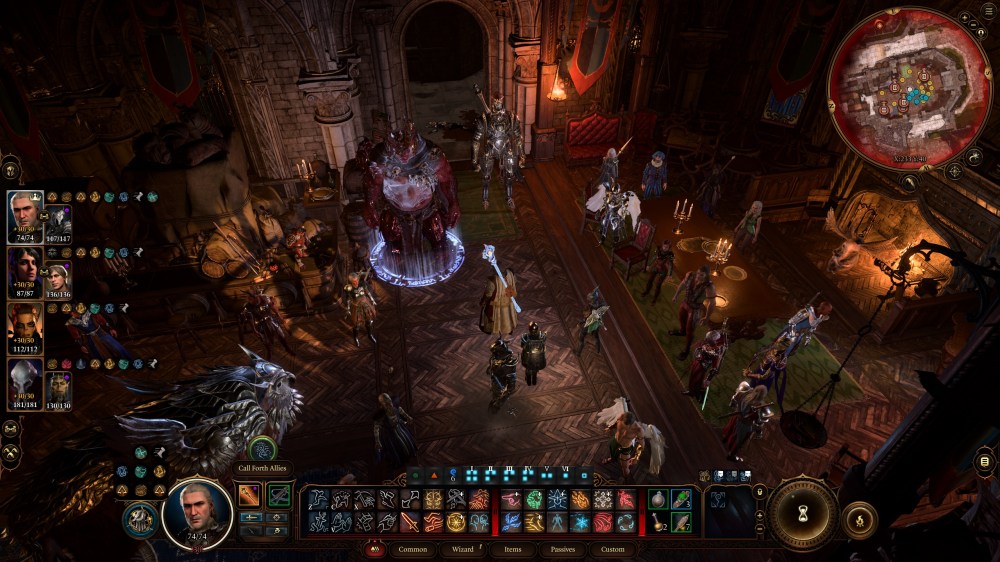This screenshot has width=1000, height=562.
Task: Toggle the hotbar lock icon
Action: (x=758, y=490)
